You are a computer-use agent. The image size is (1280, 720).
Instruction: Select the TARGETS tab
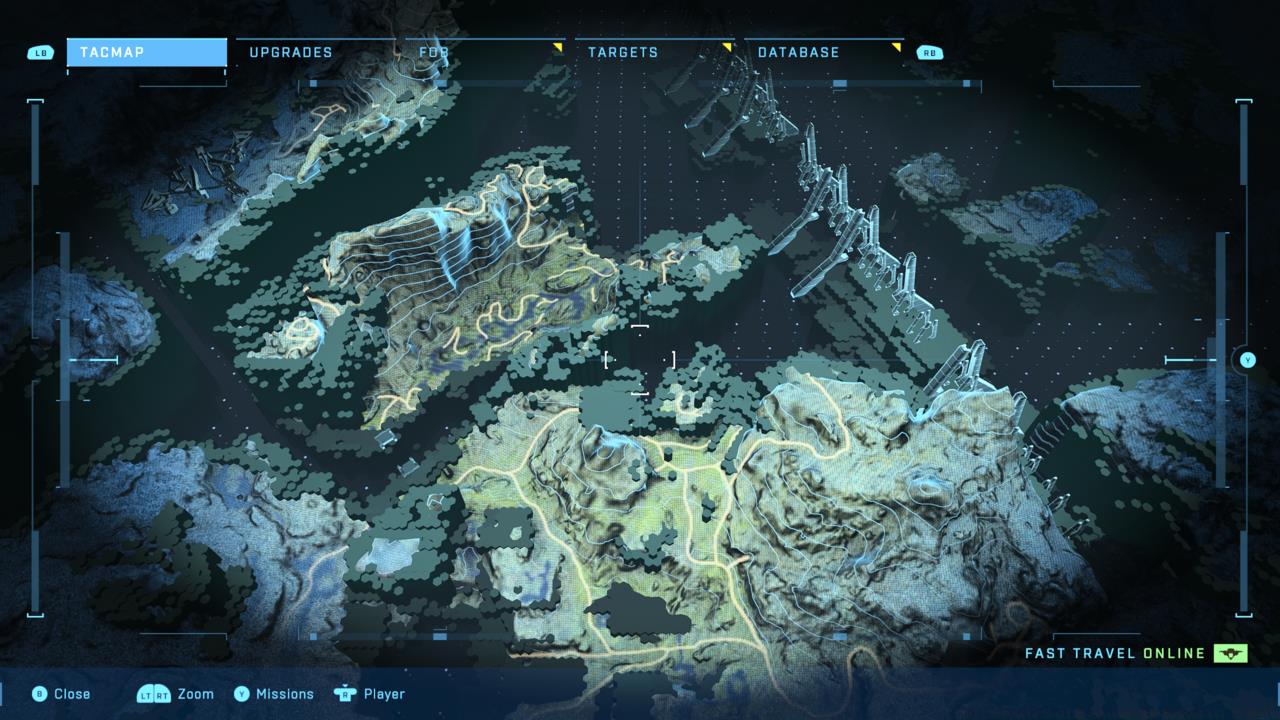tap(624, 52)
